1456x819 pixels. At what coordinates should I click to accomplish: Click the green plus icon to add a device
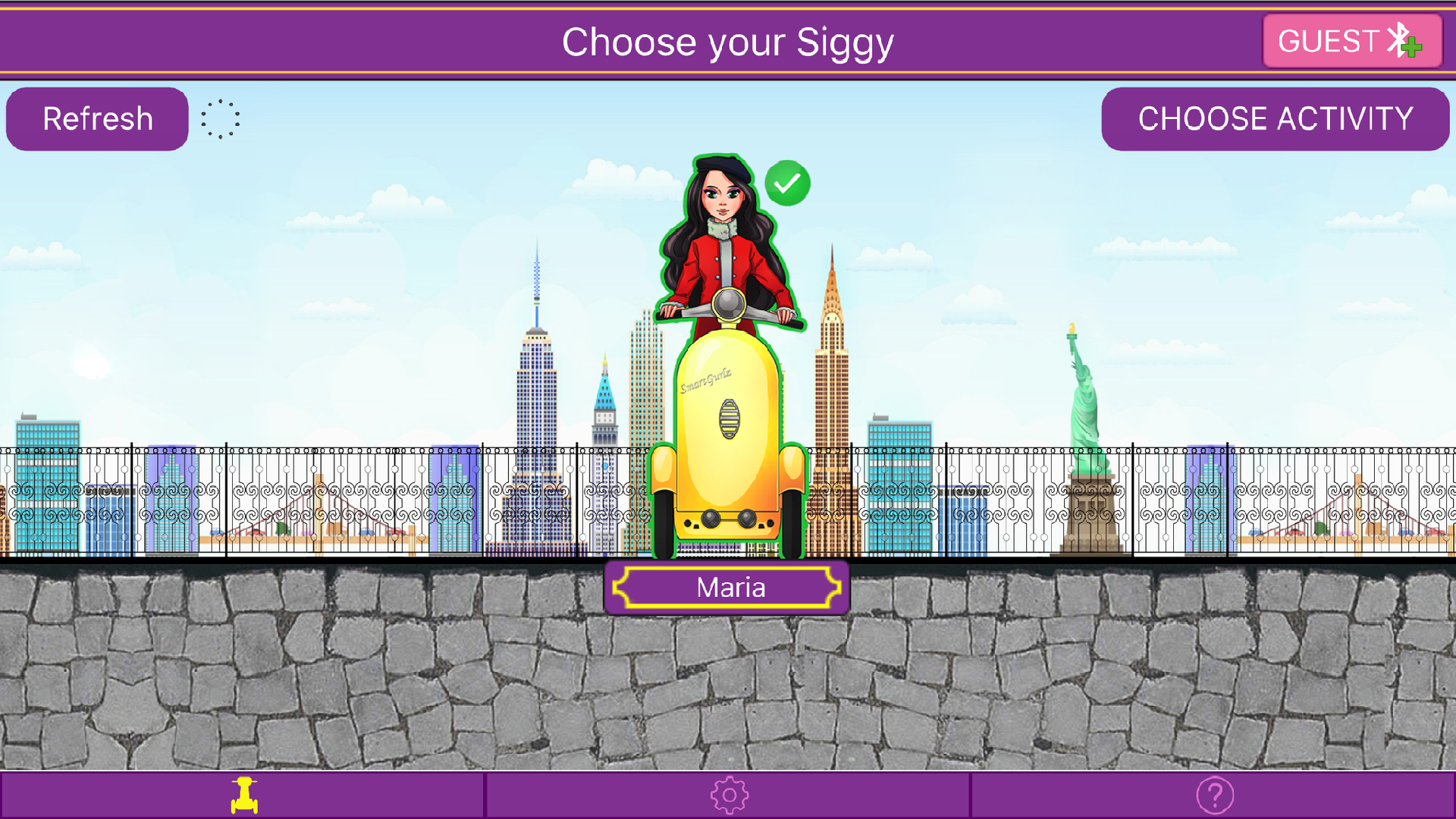[1411, 49]
